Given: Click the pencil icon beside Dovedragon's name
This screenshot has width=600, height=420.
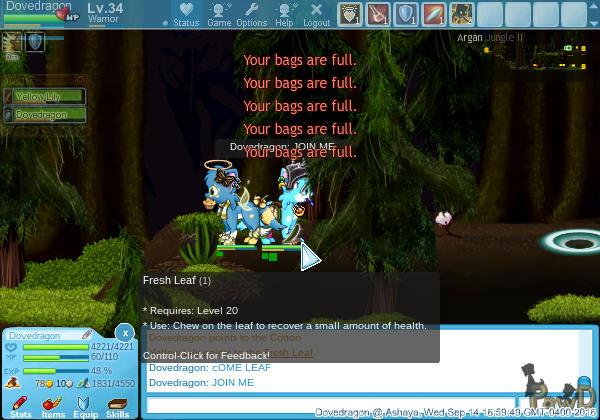Looking at the screenshot, I should click(x=87, y=335).
